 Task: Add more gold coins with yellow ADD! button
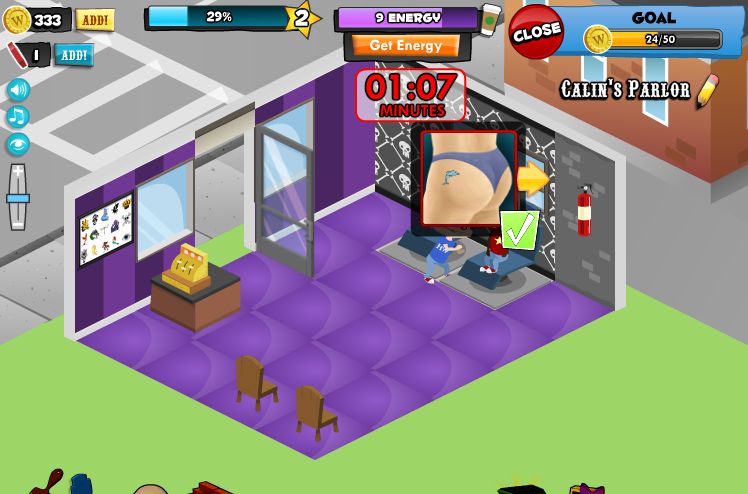coord(95,20)
